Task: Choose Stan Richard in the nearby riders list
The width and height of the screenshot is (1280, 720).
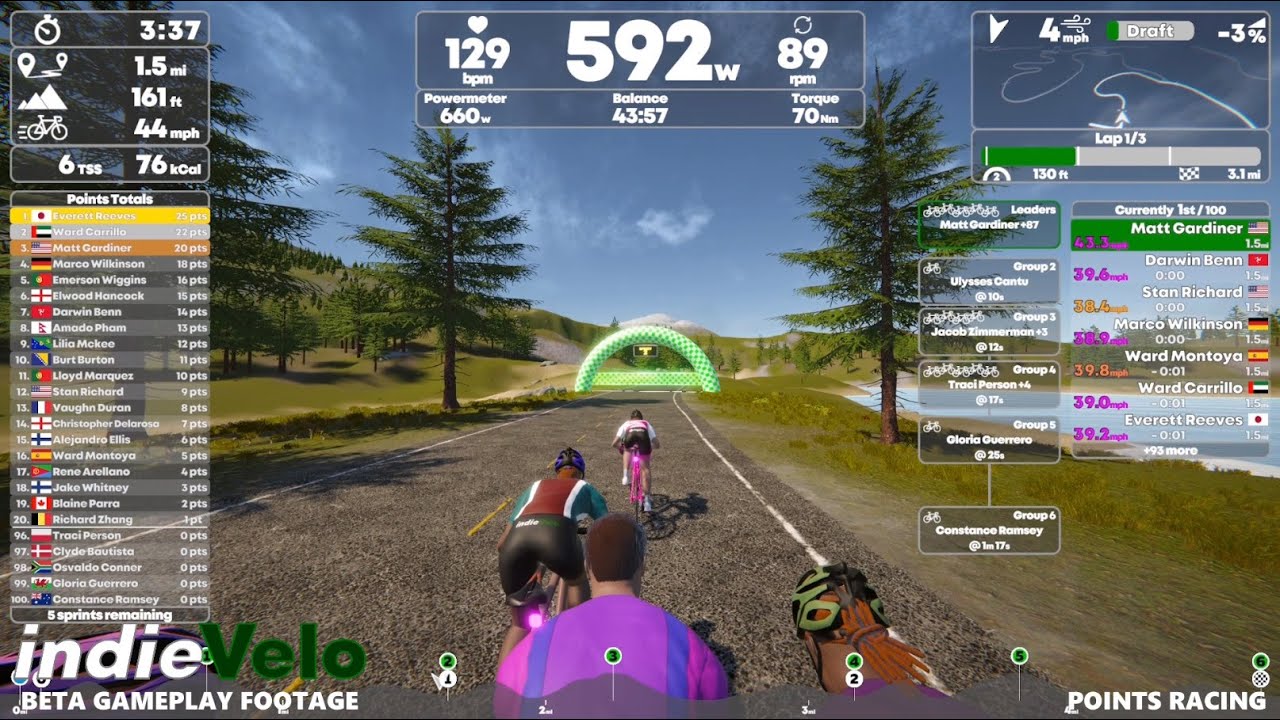Action: click(1169, 299)
